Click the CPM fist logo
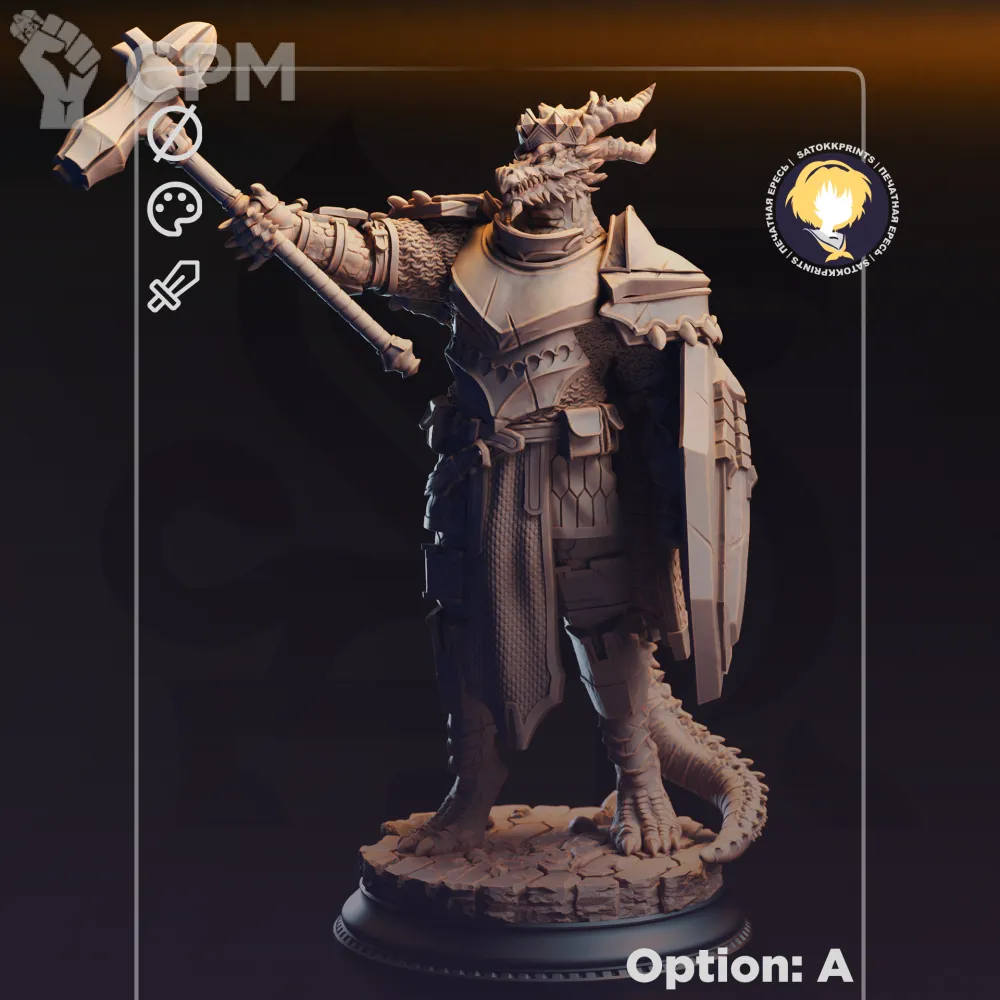 (x=58, y=67)
